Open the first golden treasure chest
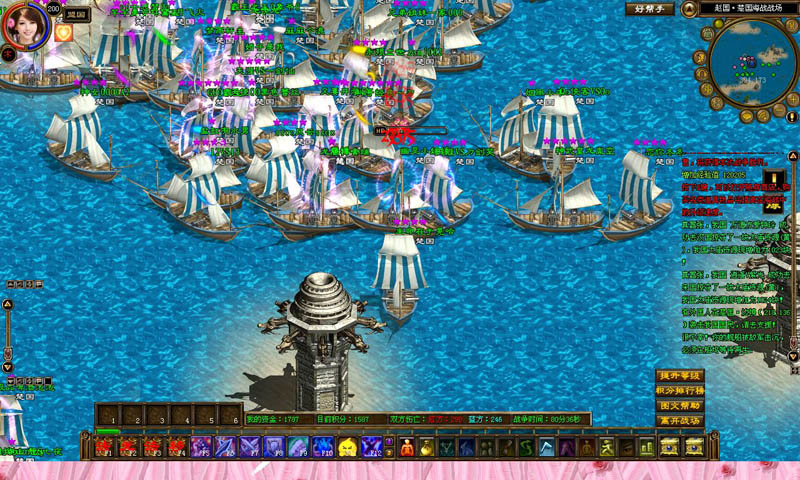The width and height of the screenshot is (800, 480). (669, 447)
